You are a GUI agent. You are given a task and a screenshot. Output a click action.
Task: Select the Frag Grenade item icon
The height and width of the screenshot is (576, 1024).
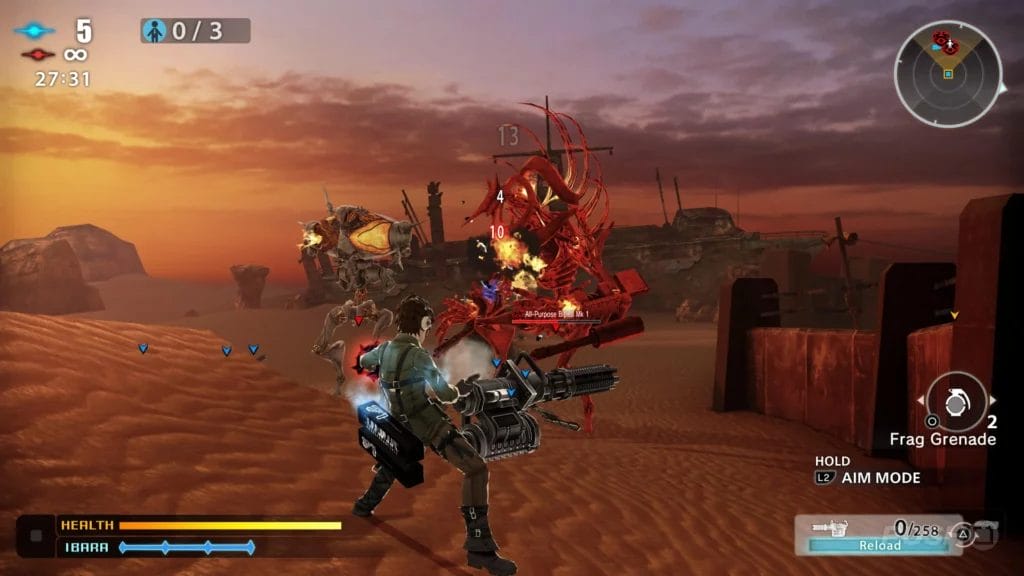[957, 401]
